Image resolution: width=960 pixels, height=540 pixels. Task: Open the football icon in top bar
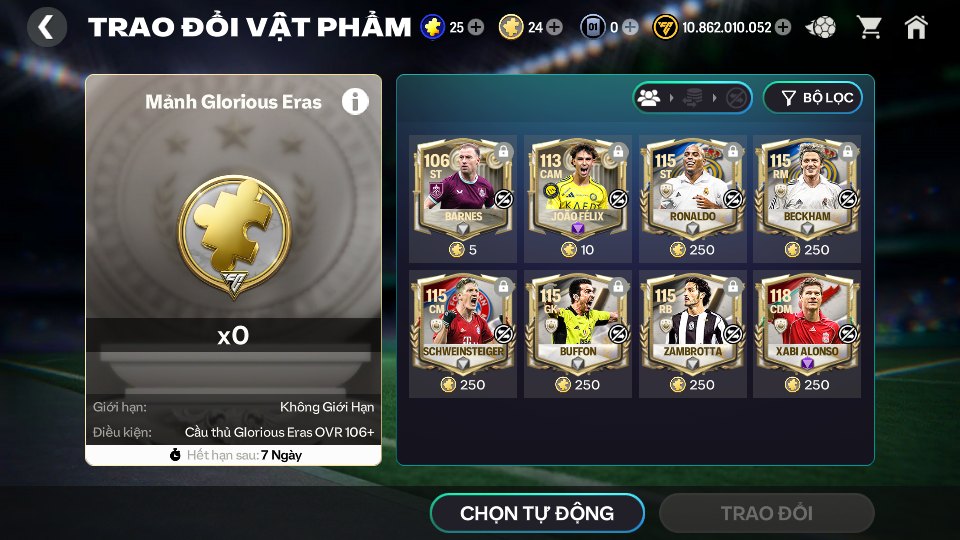821,27
